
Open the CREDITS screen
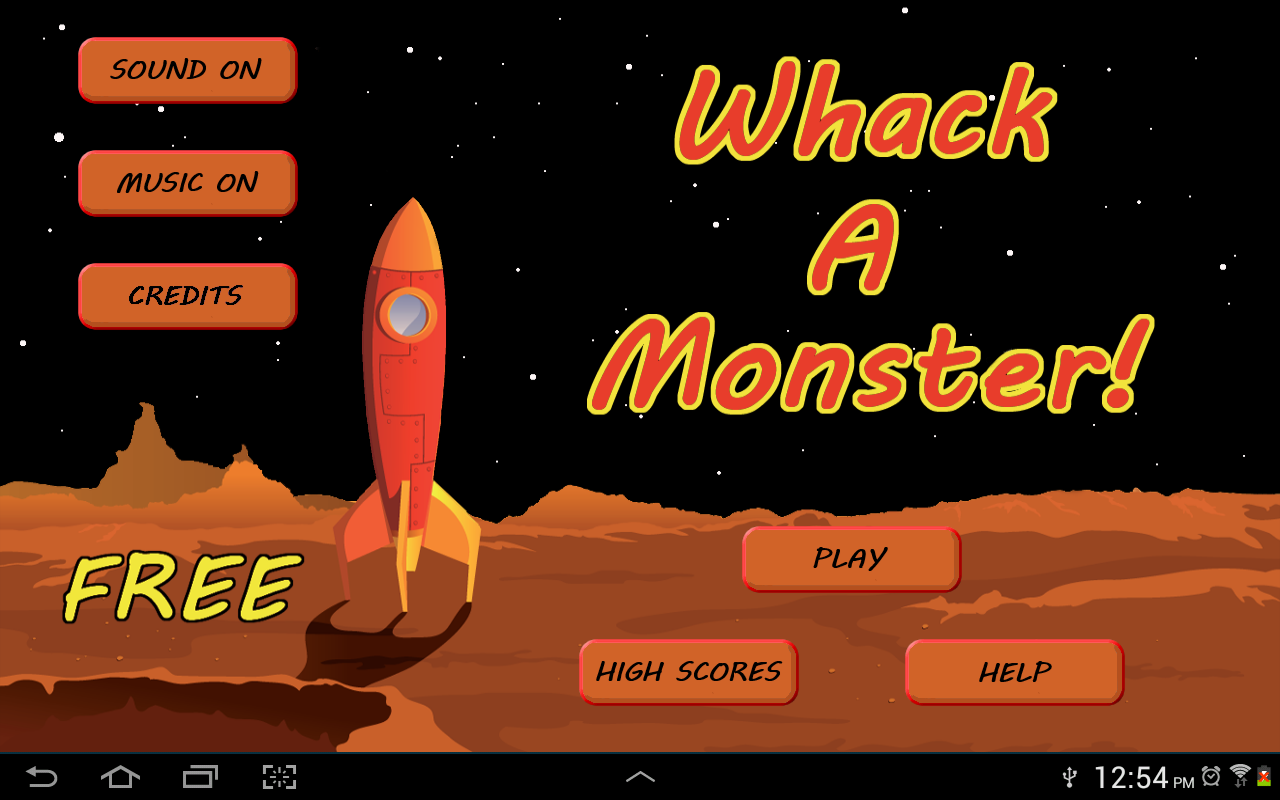187,296
